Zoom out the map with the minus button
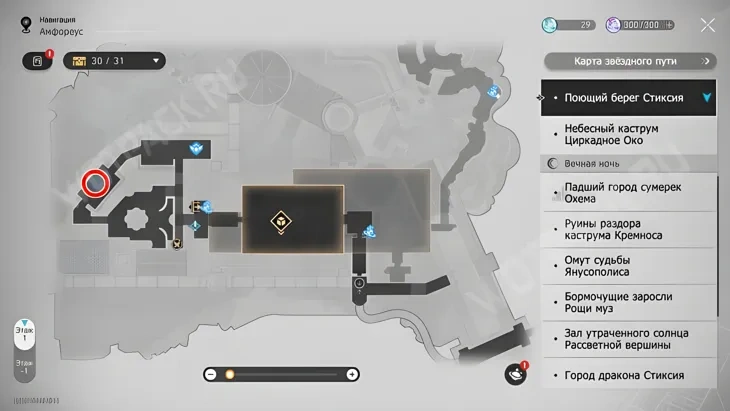The width and height of the screenshot is (730, 411). click(x=211, y=374)
